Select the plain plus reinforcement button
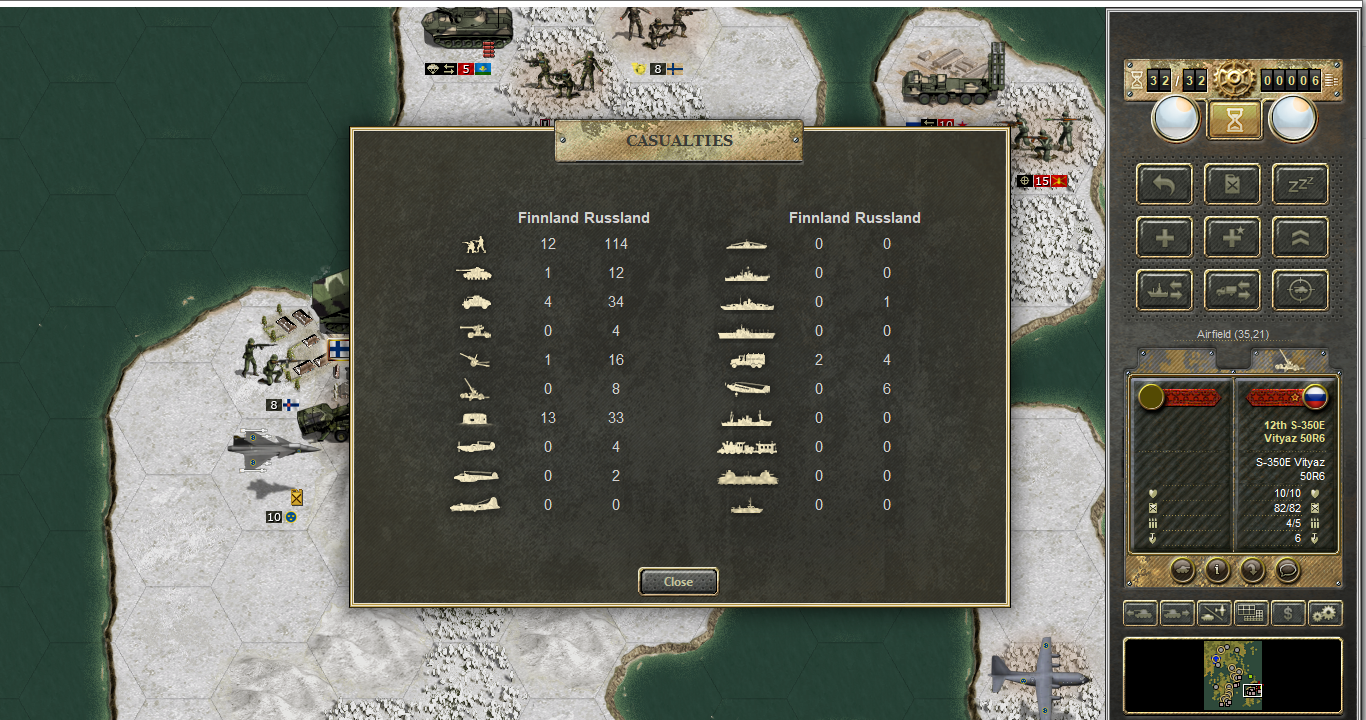Viewport: 1366px width, 720px height. pos(1164,237)
